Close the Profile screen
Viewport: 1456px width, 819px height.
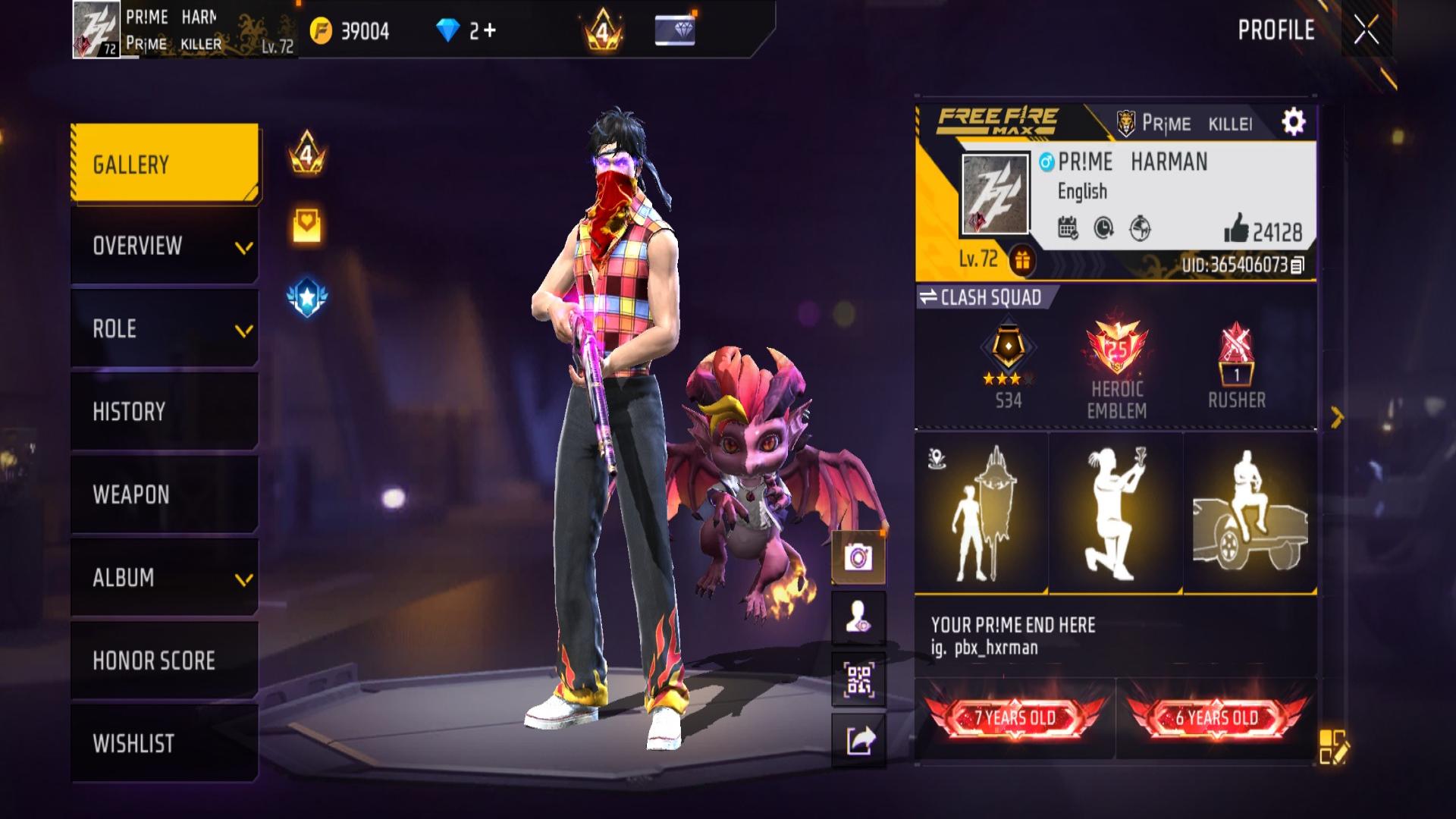pos(1367,30)
